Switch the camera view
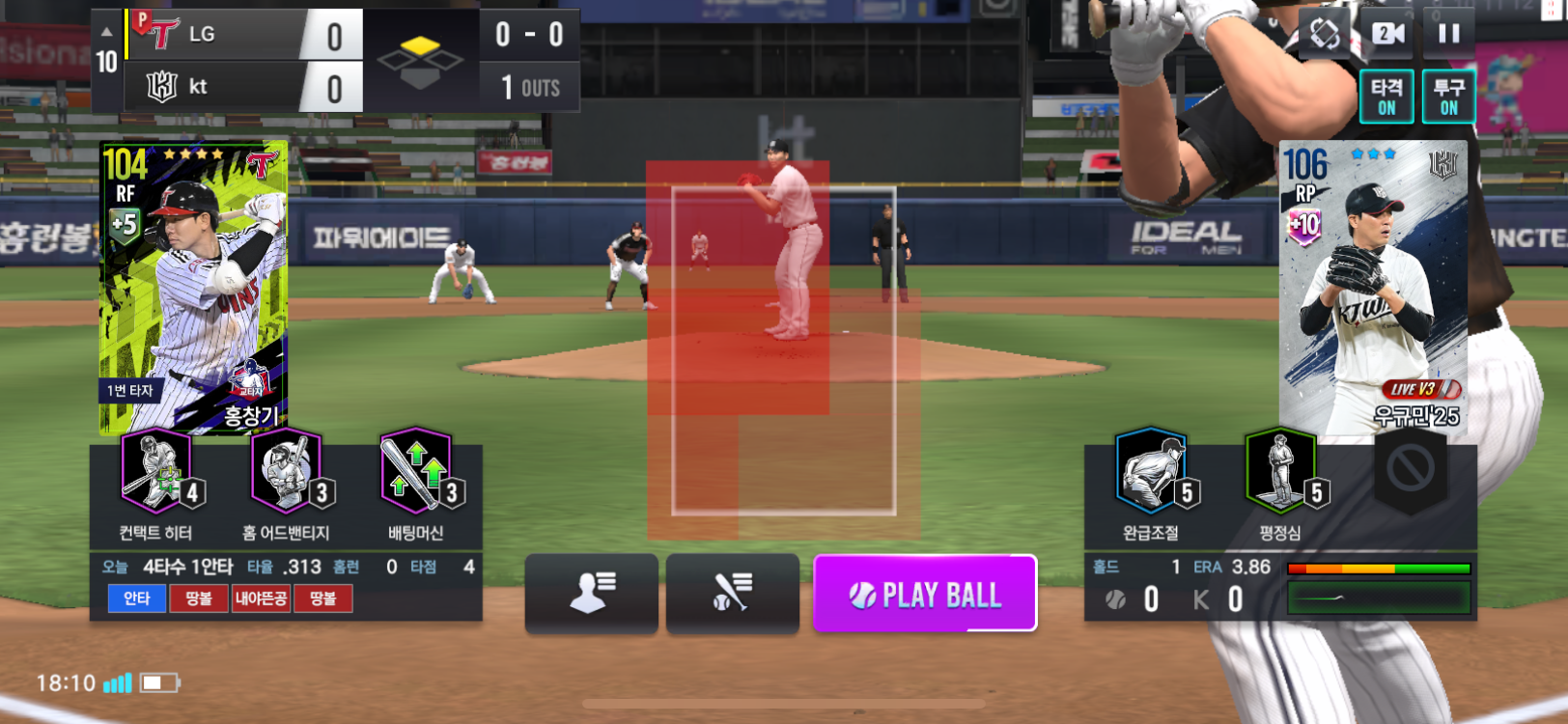 (1387, 34)
